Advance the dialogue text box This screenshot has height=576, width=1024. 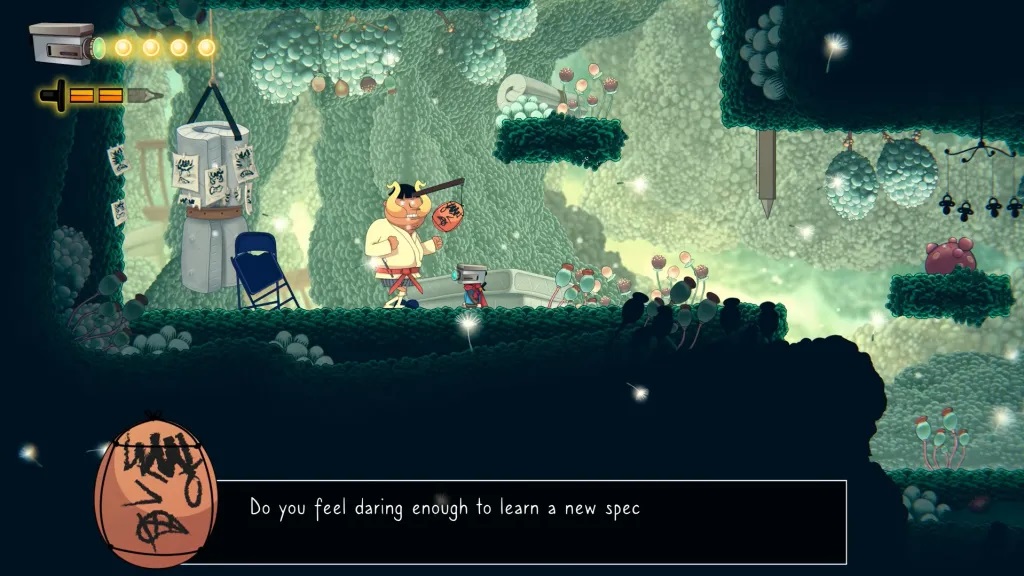(530, 520)
